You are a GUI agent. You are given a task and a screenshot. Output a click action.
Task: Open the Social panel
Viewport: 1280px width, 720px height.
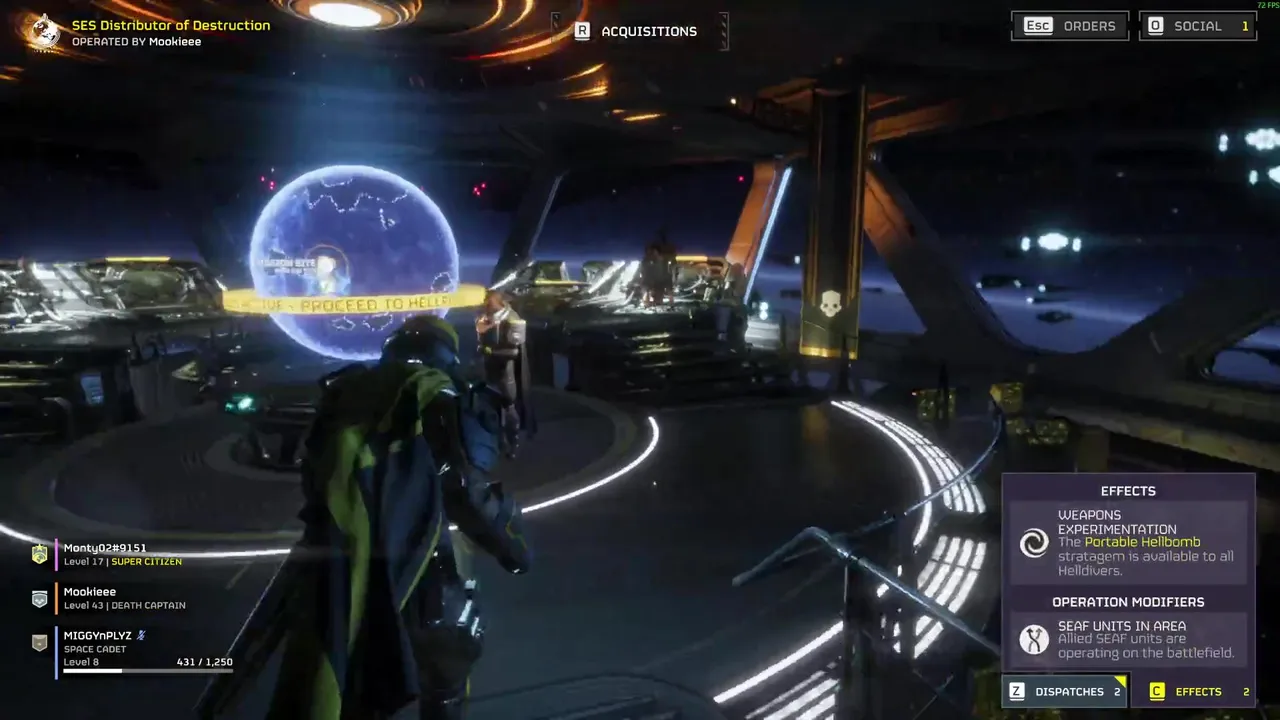tap(1197, 26)
